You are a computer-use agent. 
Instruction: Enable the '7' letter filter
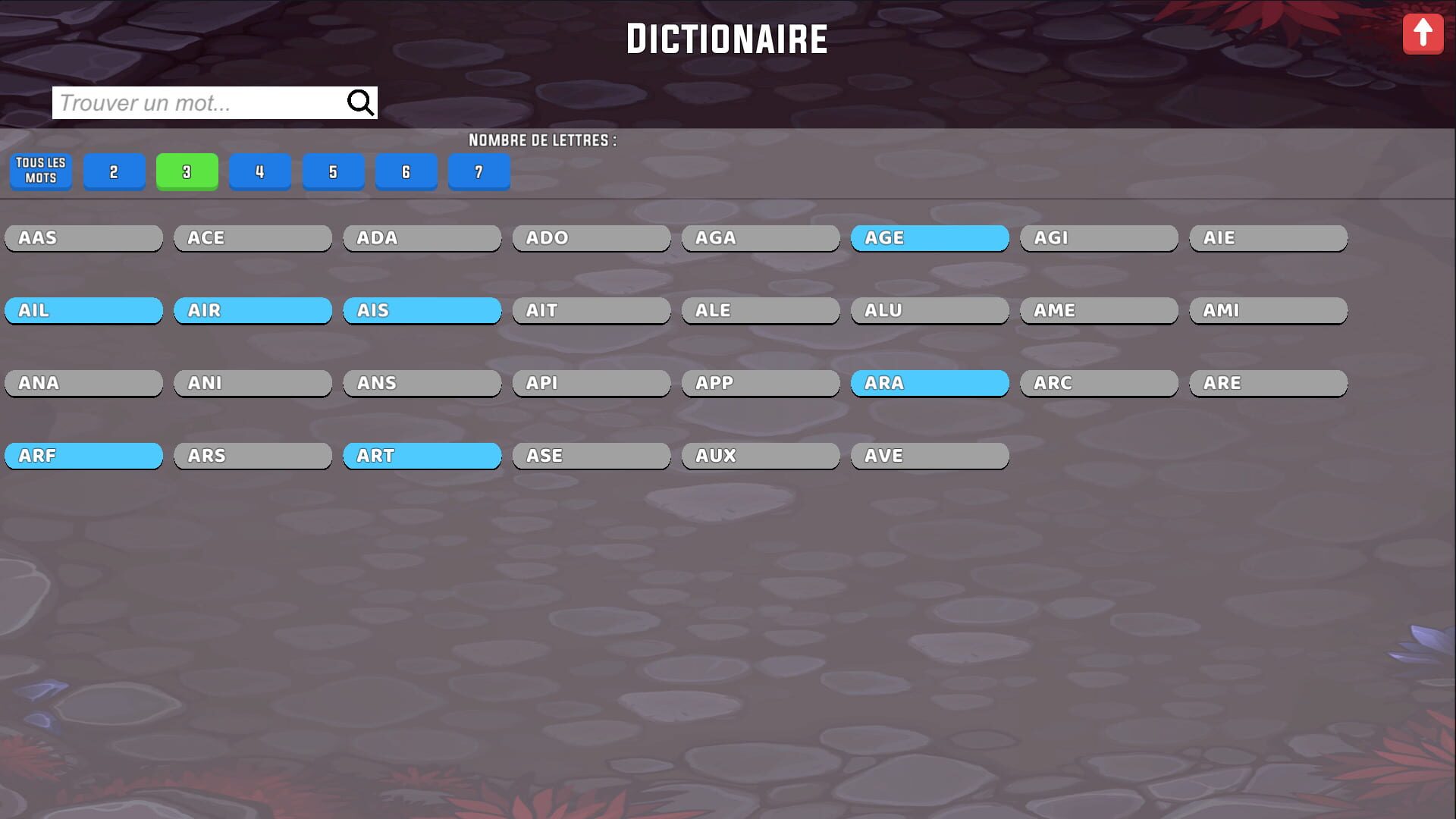click(x=479, y=171)
